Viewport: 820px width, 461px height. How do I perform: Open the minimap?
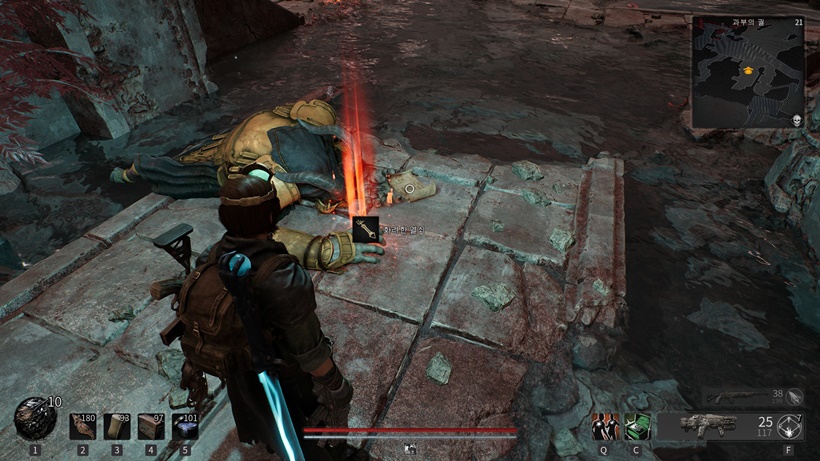(748, 72)
